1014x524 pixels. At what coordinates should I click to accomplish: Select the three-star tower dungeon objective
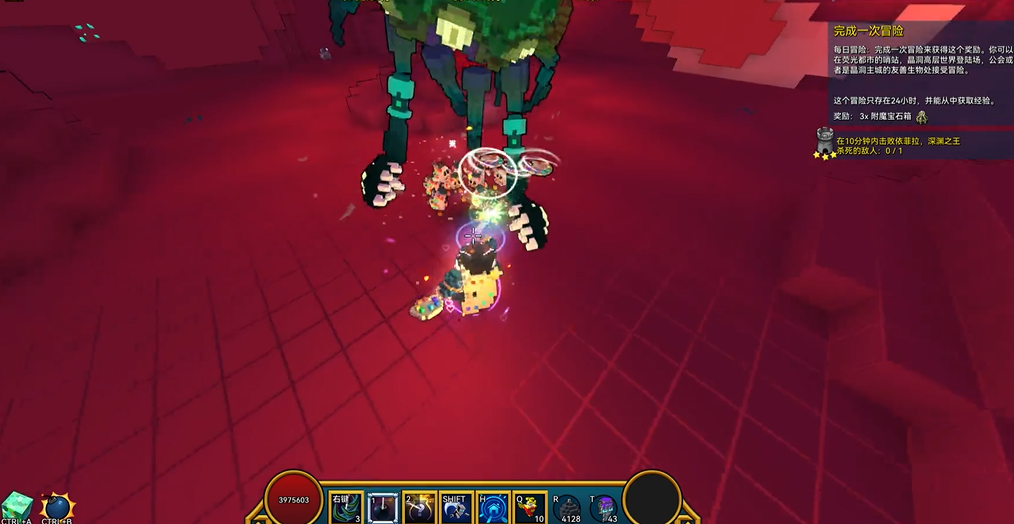pos(825,143)
